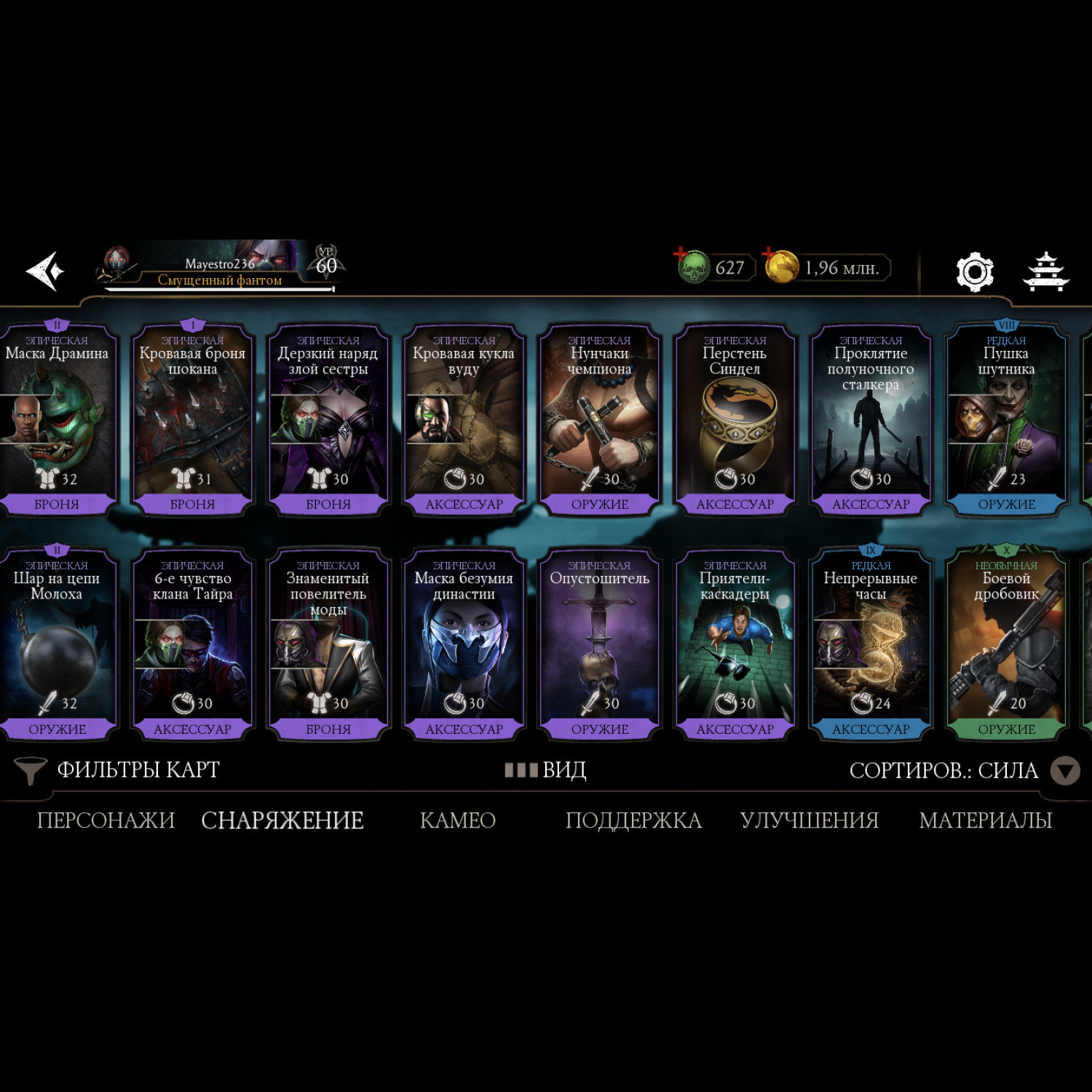Screen dimensions: 1092x1092
Task: Switch to the Камео tab
Action: [x=458, y=820]
